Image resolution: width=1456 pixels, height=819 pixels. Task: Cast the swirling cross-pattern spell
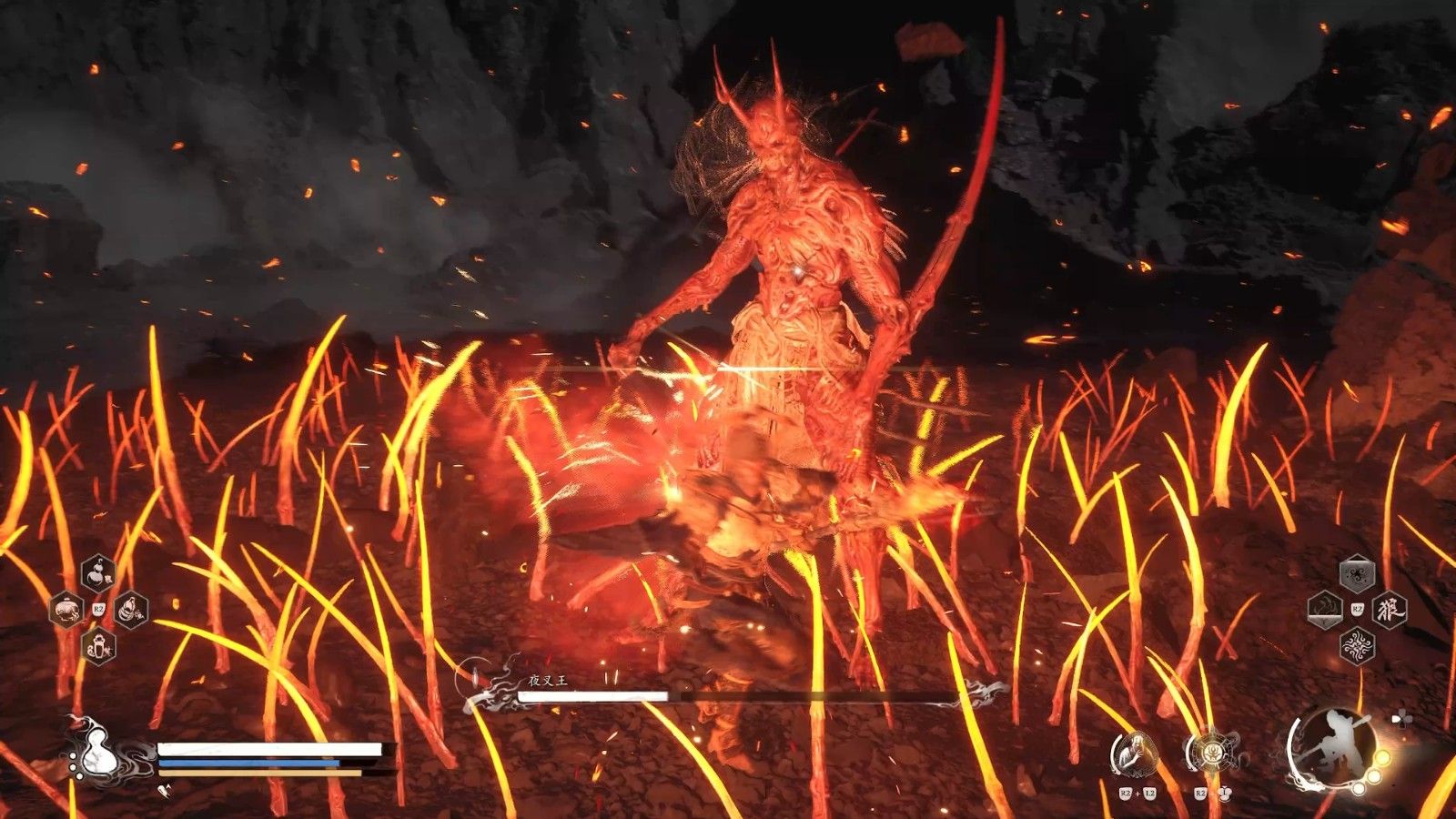coord(1356,645)
